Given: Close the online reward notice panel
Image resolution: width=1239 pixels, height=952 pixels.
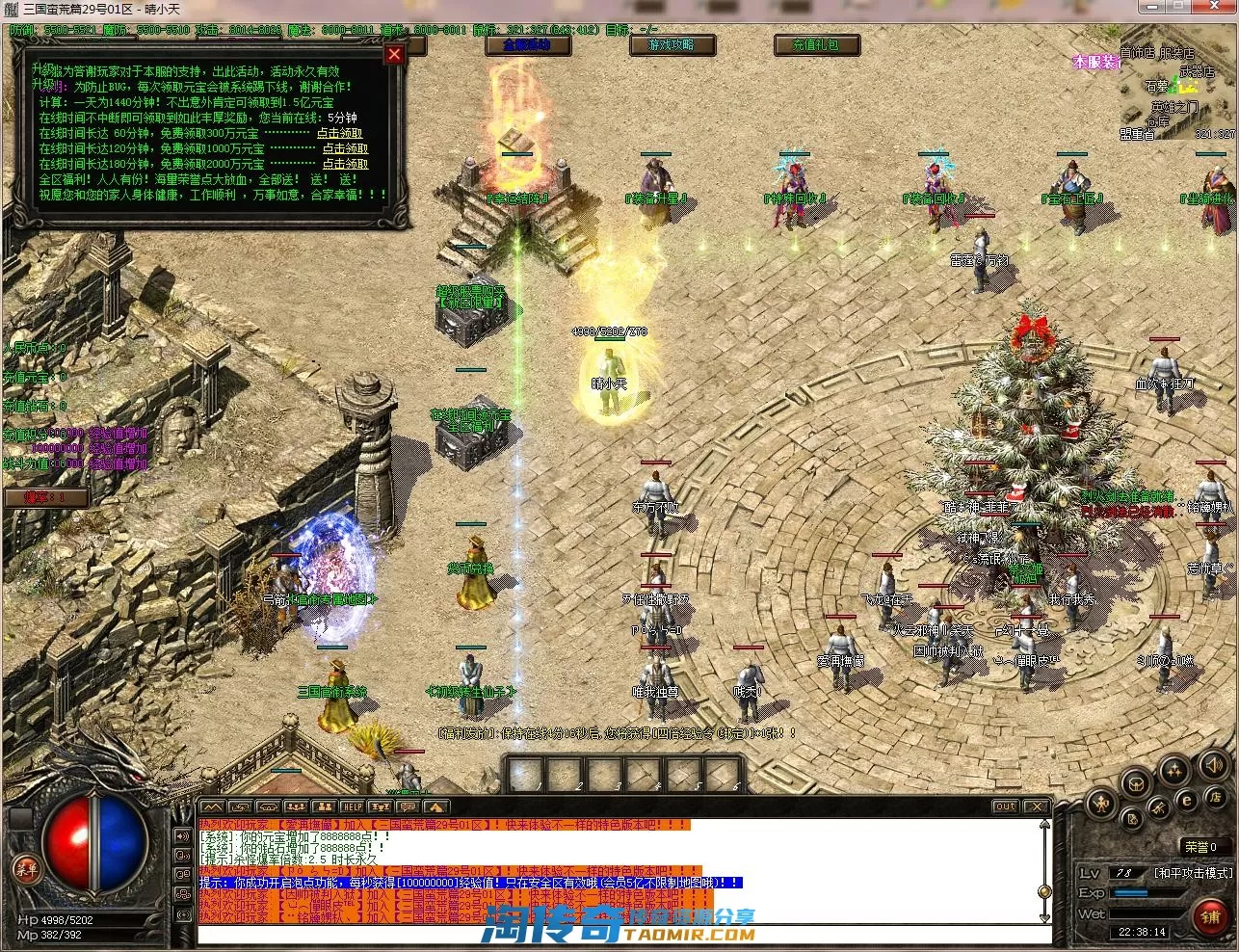Looking at the screenshot, I should pyautogui.click(x=394, y=54).
